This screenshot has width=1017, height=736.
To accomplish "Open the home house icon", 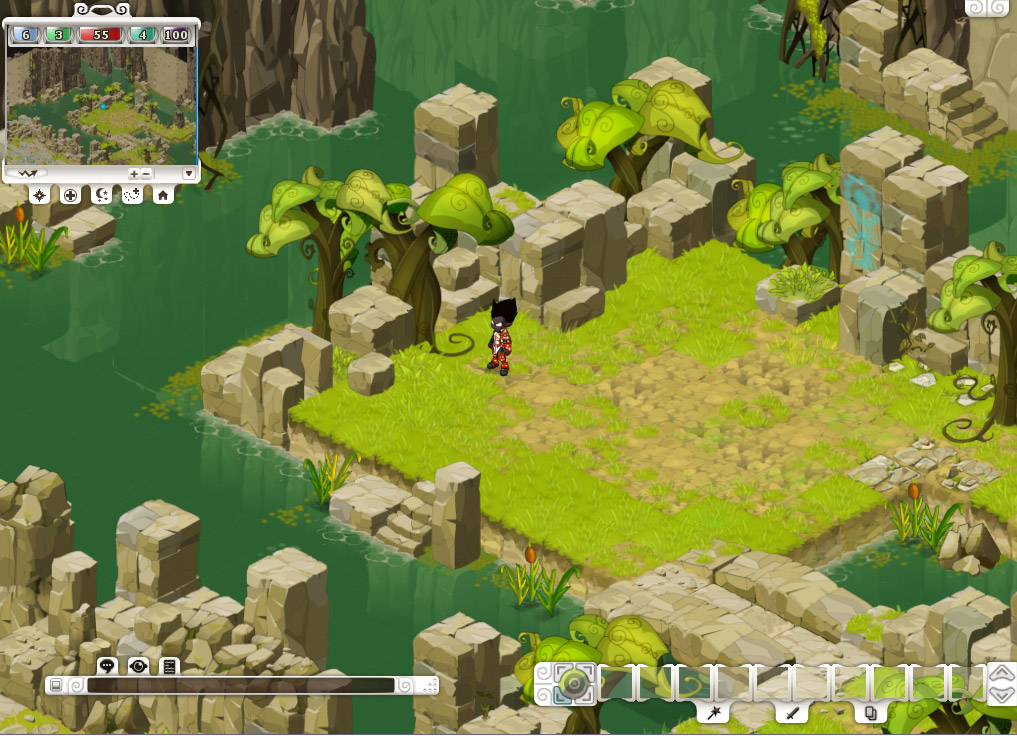I will [162, 195].
